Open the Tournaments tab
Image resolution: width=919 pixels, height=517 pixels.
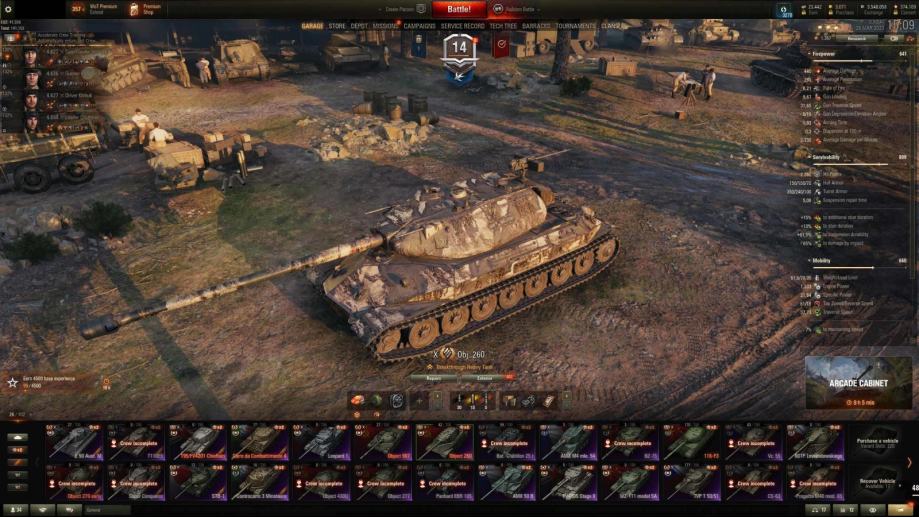pos(575,26)
